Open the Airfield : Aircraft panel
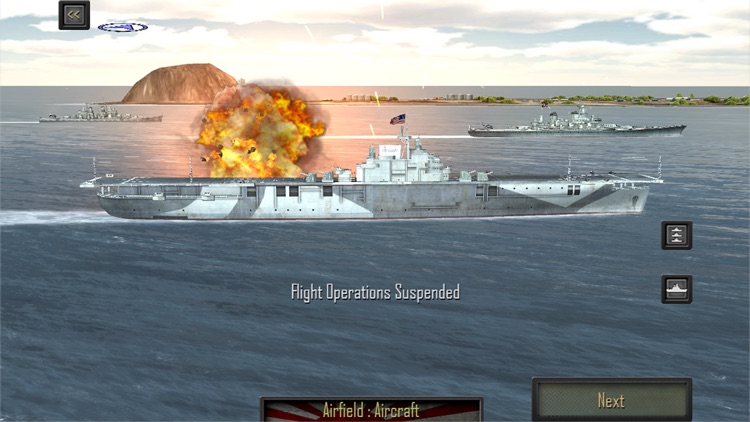Viewport: 750px width, 422px height. [x=371, y=409]
